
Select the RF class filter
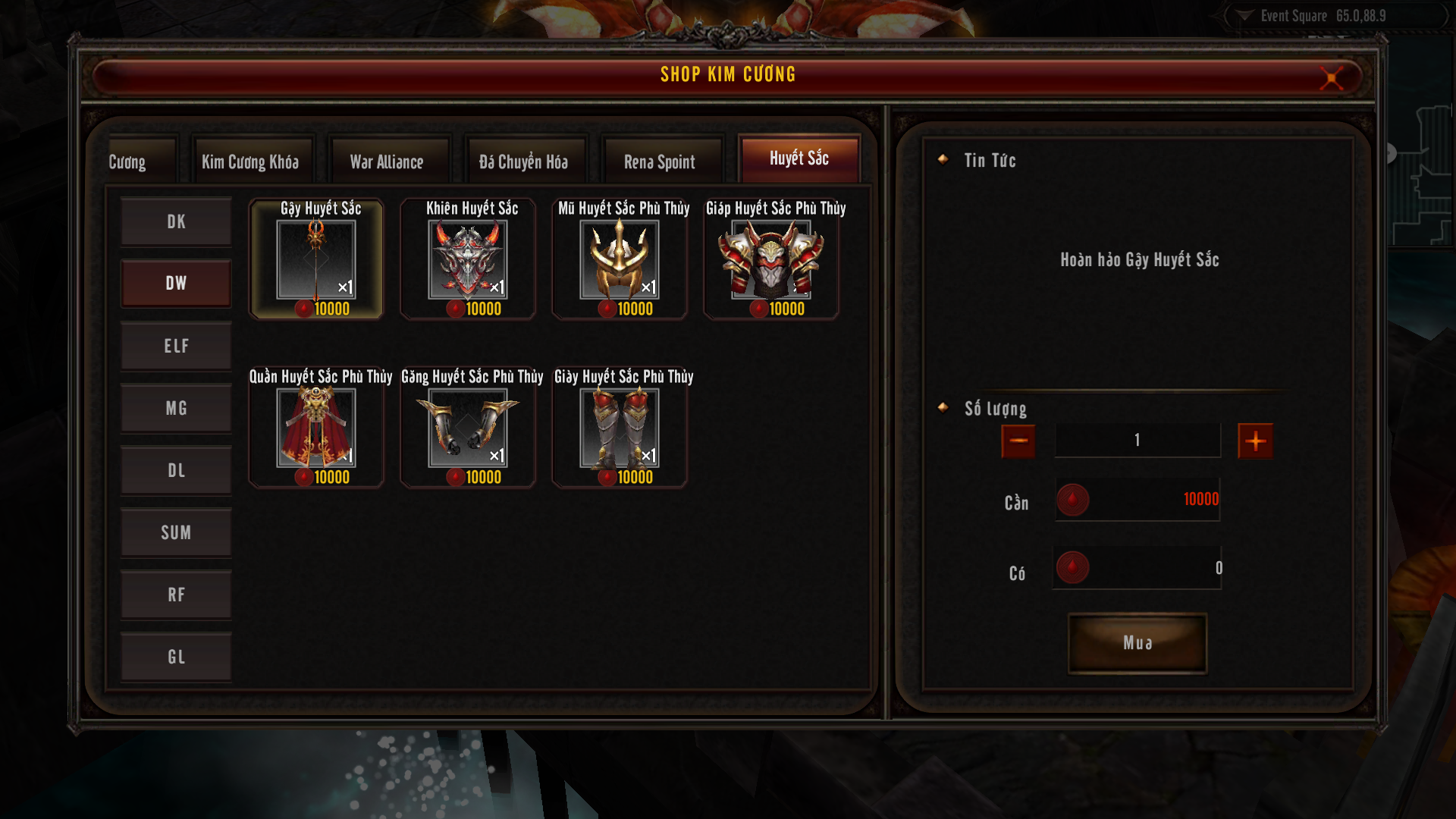coord(176,595)
